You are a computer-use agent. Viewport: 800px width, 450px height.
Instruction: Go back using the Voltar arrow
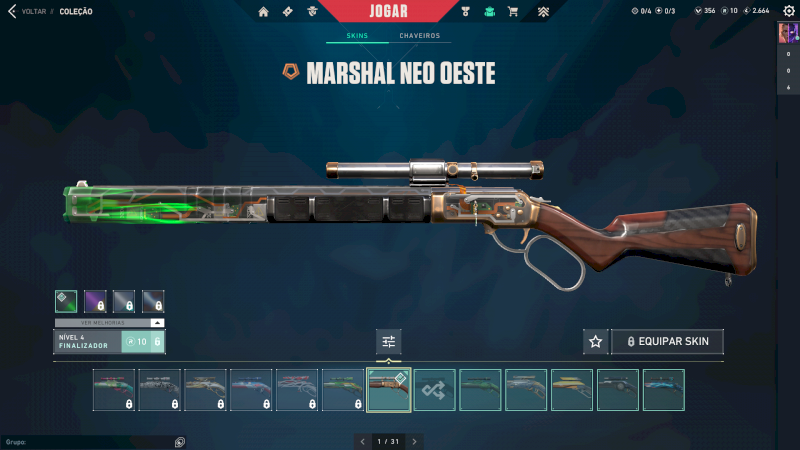pos(12,12)
